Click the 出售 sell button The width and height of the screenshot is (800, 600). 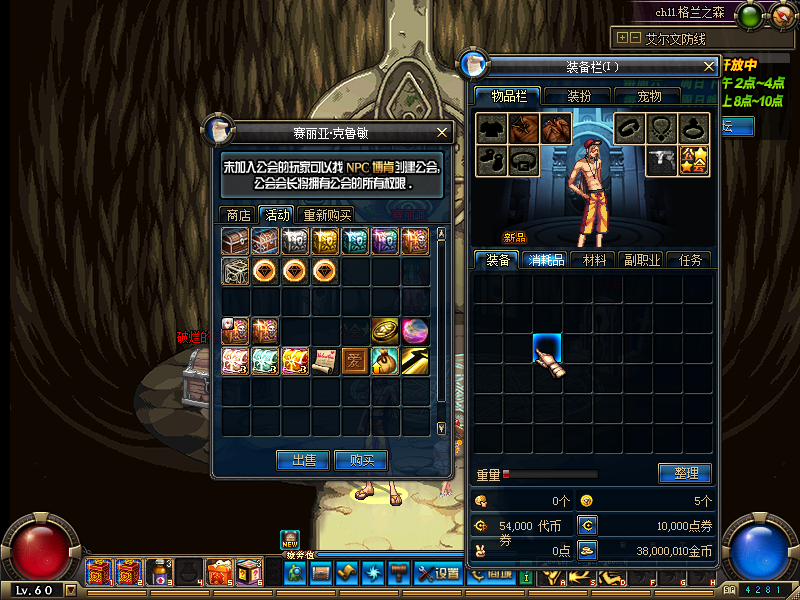coord(304,460)
